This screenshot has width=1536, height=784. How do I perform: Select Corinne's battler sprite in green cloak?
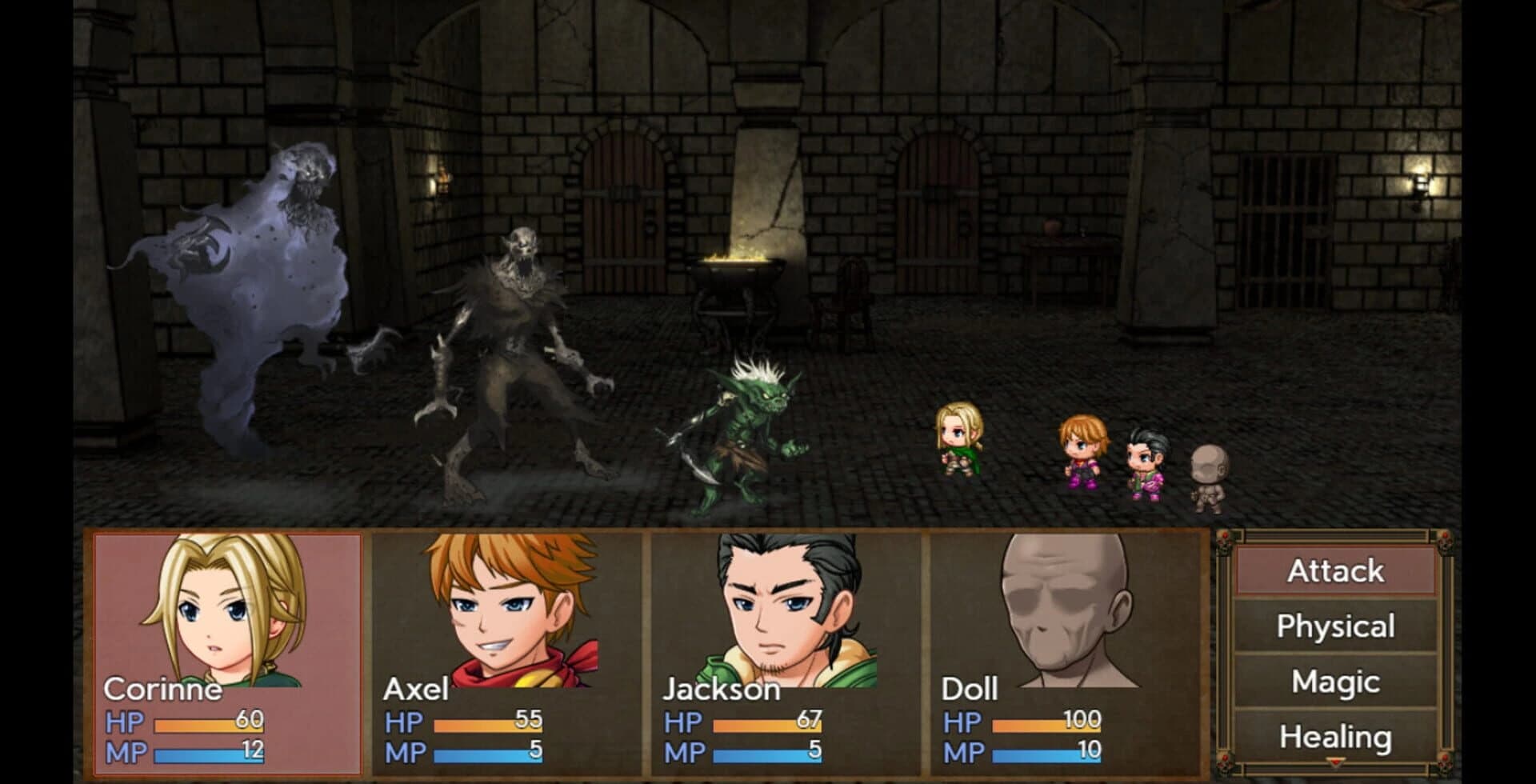960,444
